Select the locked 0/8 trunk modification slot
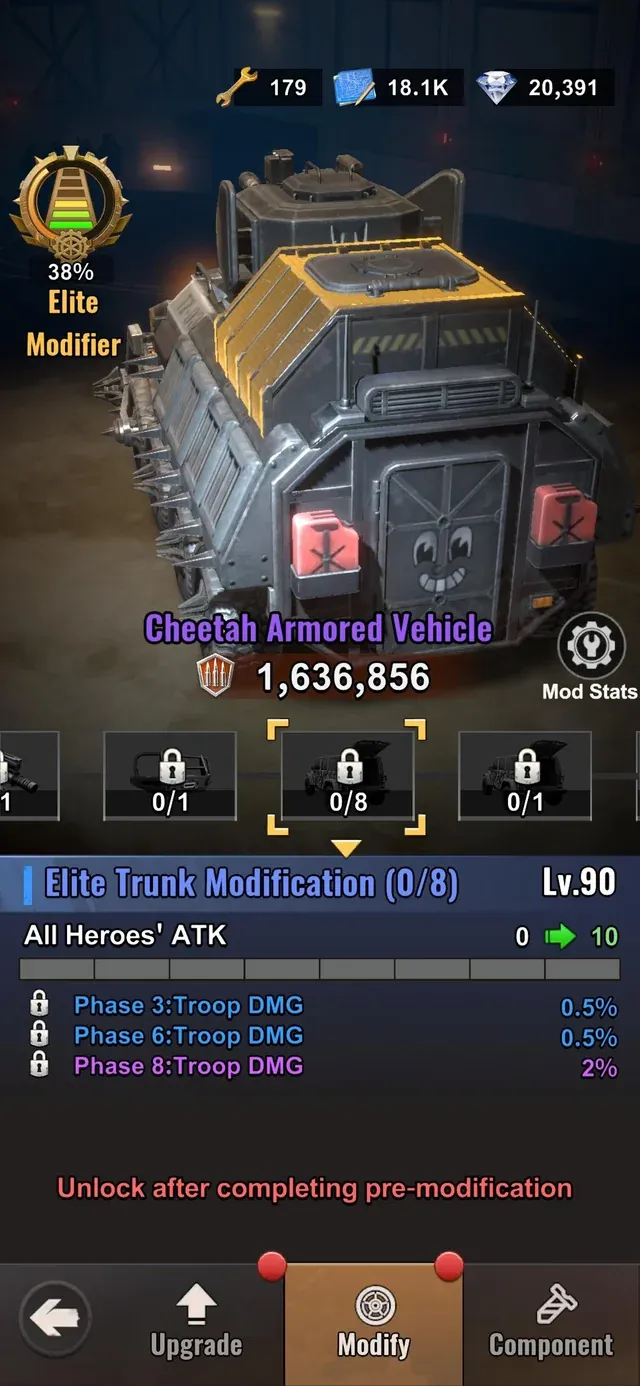 click(348, 776)
